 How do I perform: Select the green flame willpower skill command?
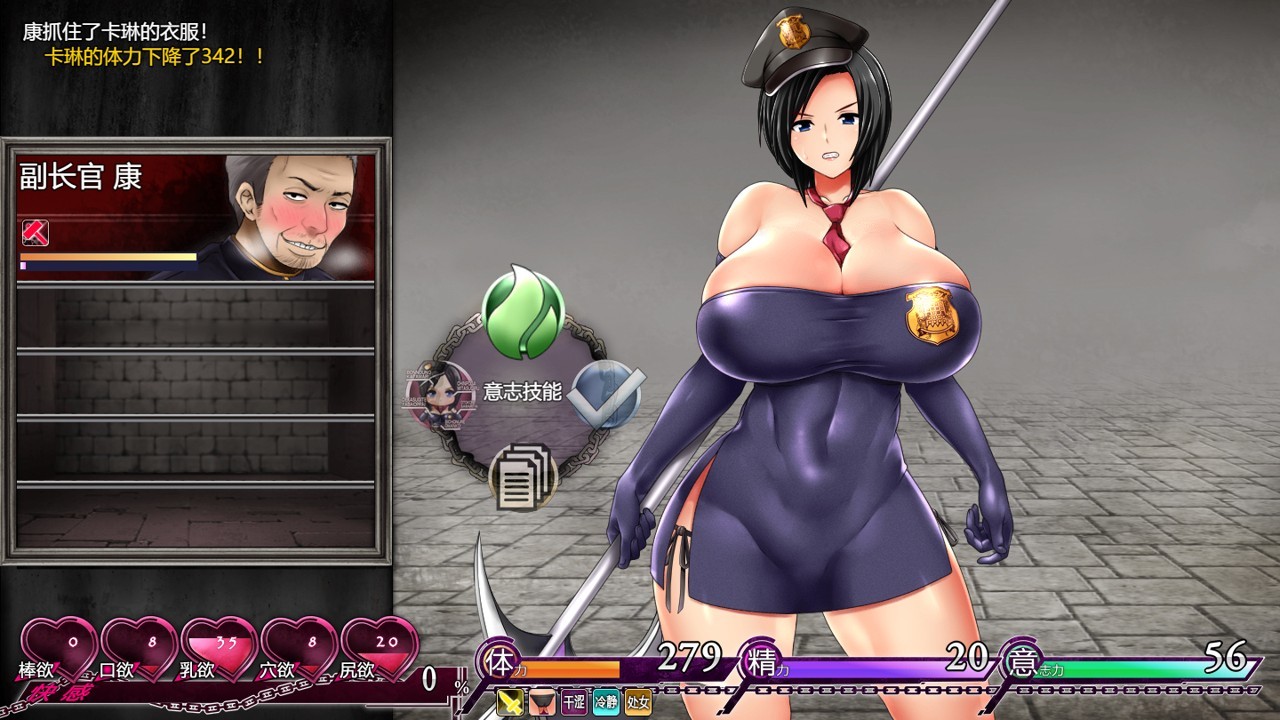click(523, 313)
